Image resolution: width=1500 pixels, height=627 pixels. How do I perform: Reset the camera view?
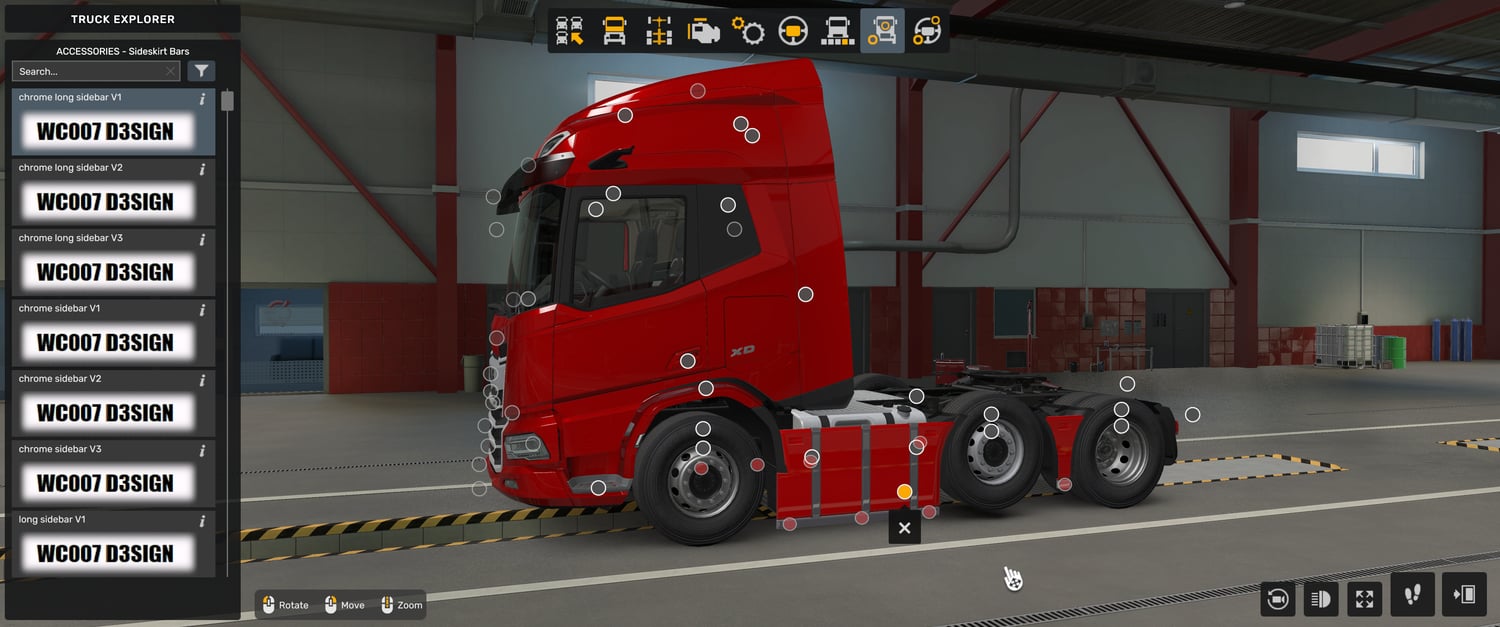point(1277,598)
